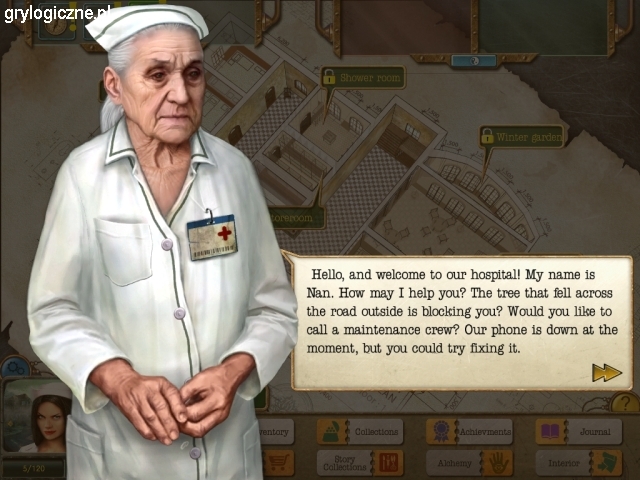The width and height of the screenshot is (640, 480).
Task: Select the locked Winter garden marker
Action: coord(521,136)
